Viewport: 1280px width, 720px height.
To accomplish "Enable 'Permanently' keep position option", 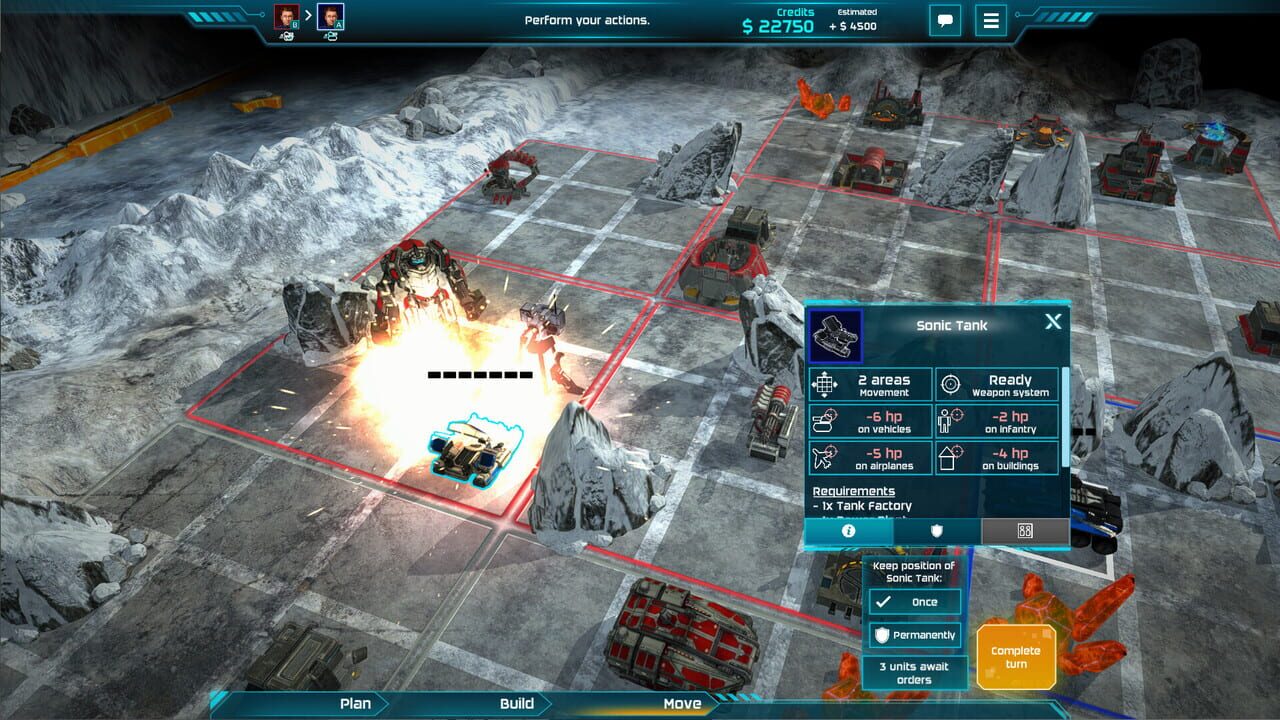I will tap(914, 635).
